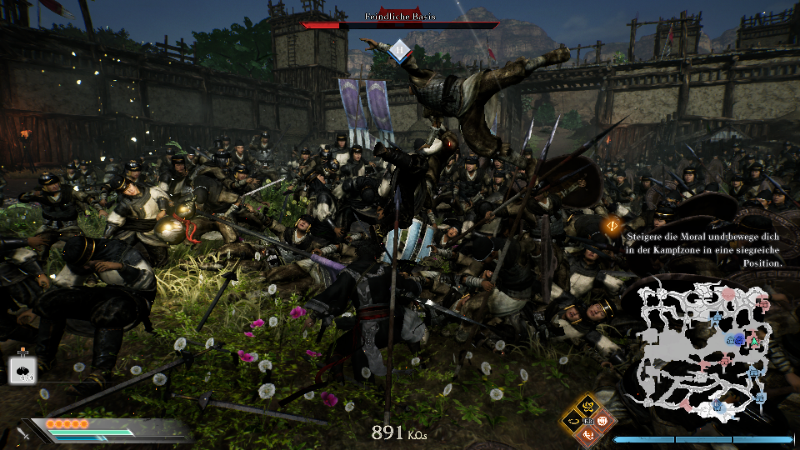This screenshot has width=800, height=450.
Task: Activate the top yellow battle art diamond
Action: tap(589, 407)
